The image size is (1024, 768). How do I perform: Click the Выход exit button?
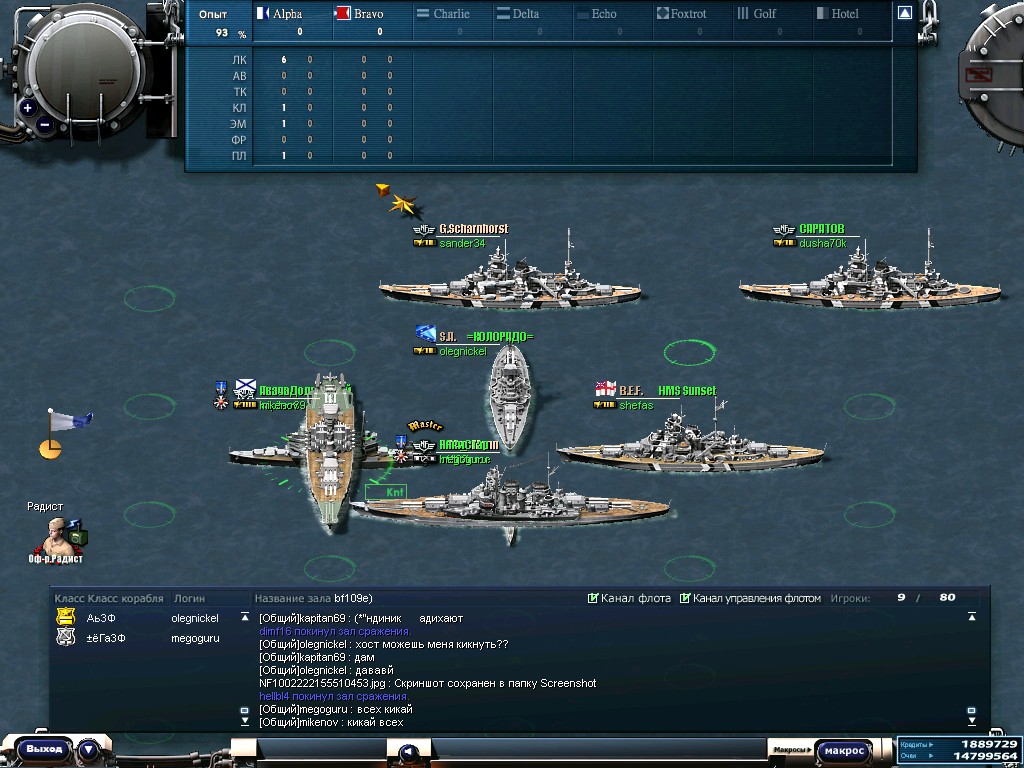[x=44, y=749]
